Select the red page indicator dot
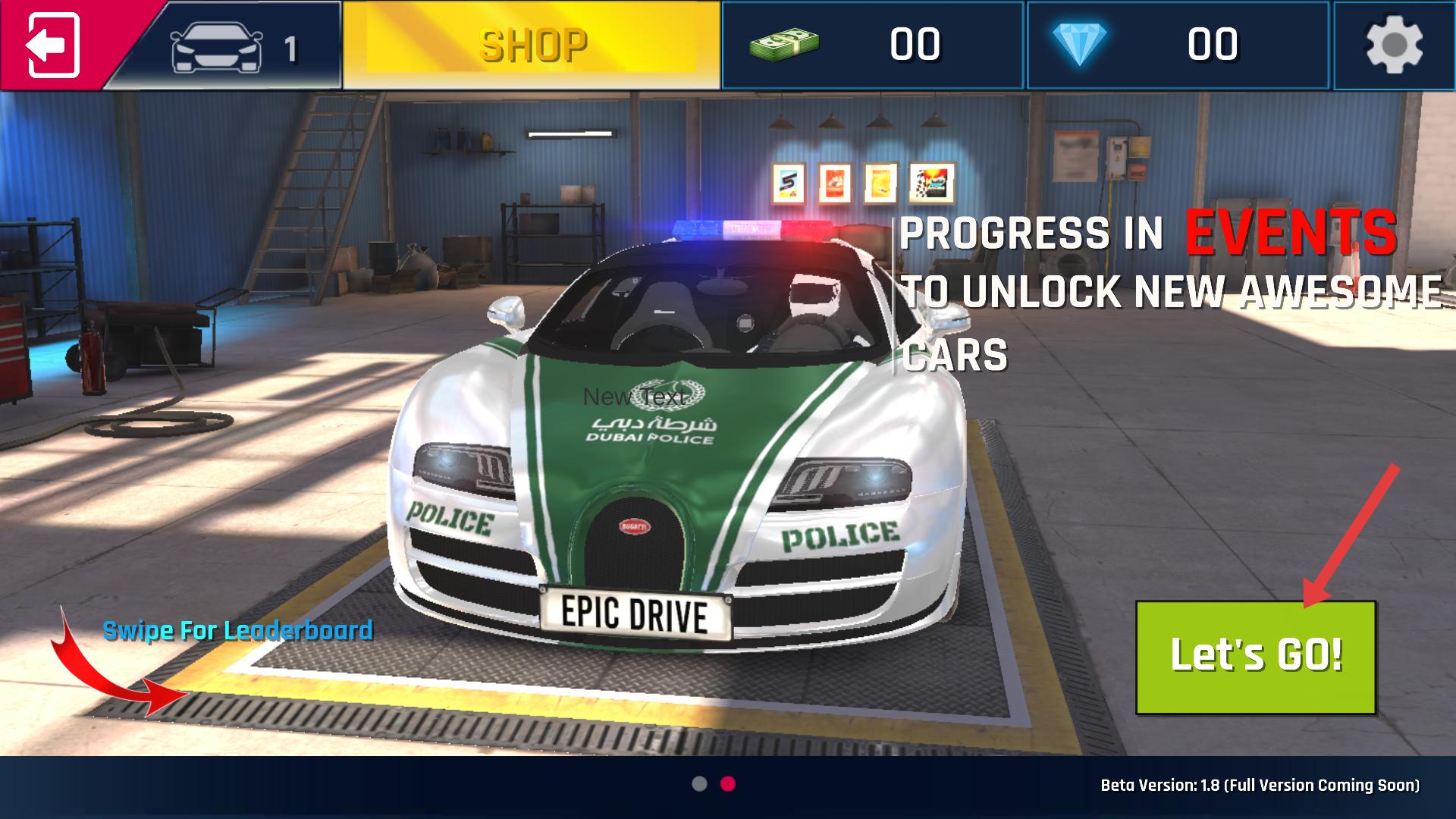 coord(728,784)
